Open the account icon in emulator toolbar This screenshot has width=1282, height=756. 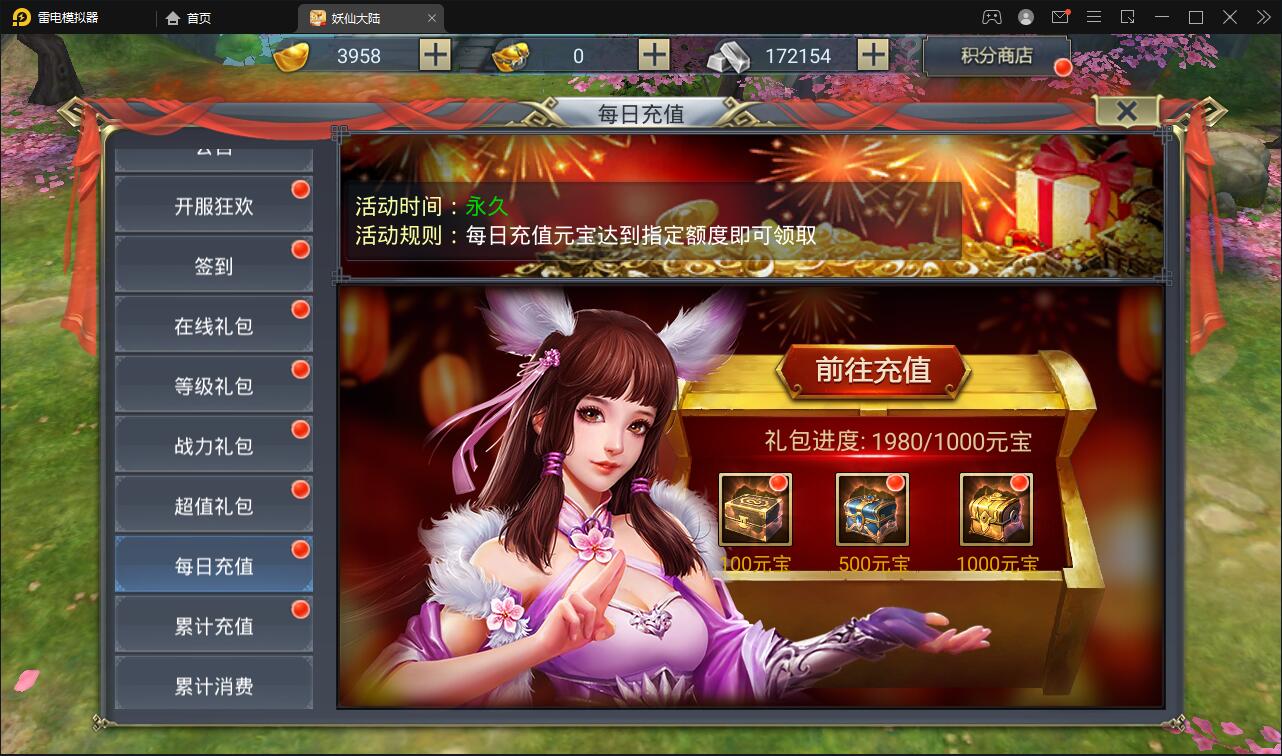click(1024, 17)
